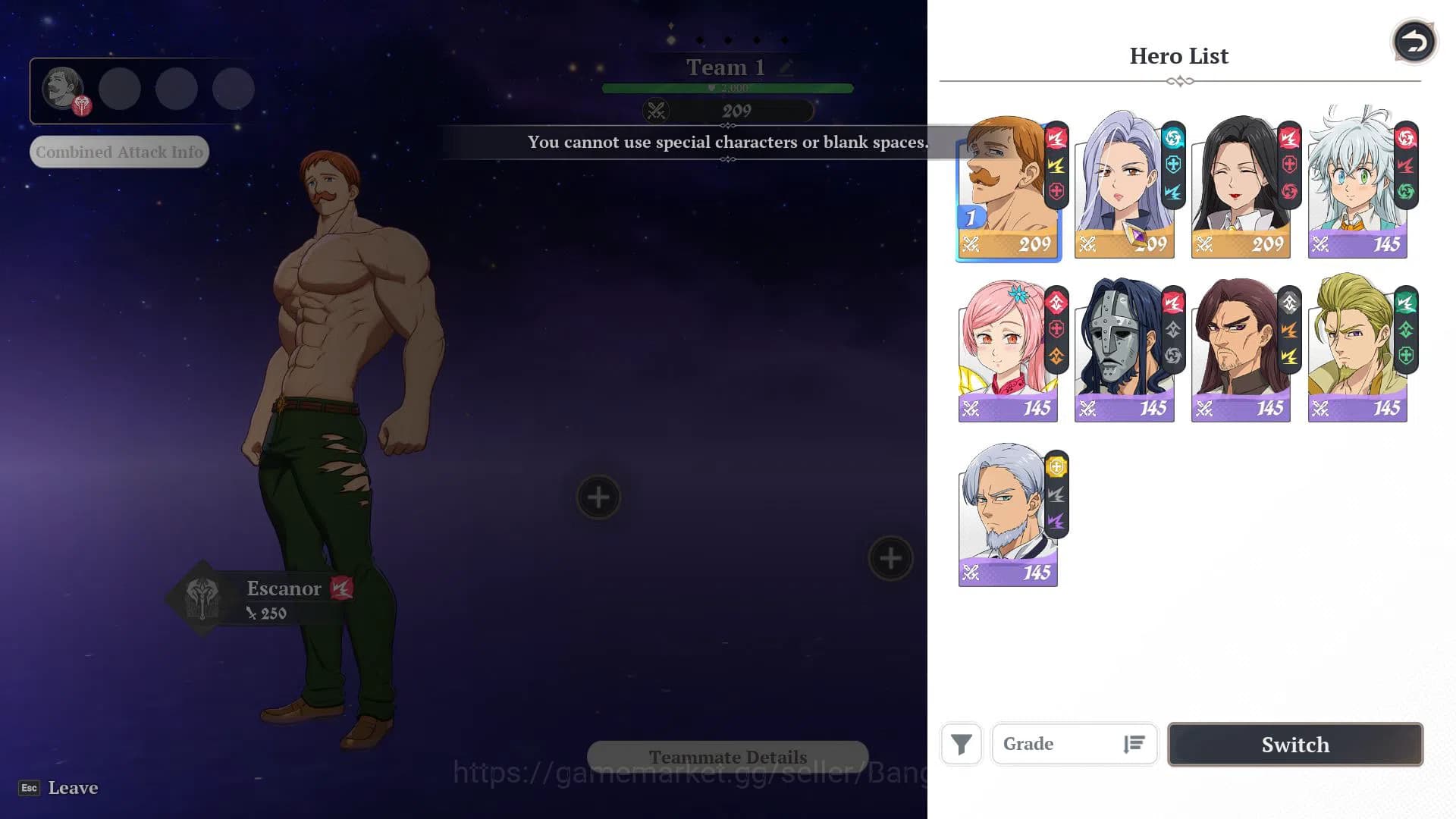1456x819 pixels.
Task: Select Escanor's portrait in the top-left team slot
Action: [x=64, y=89]
